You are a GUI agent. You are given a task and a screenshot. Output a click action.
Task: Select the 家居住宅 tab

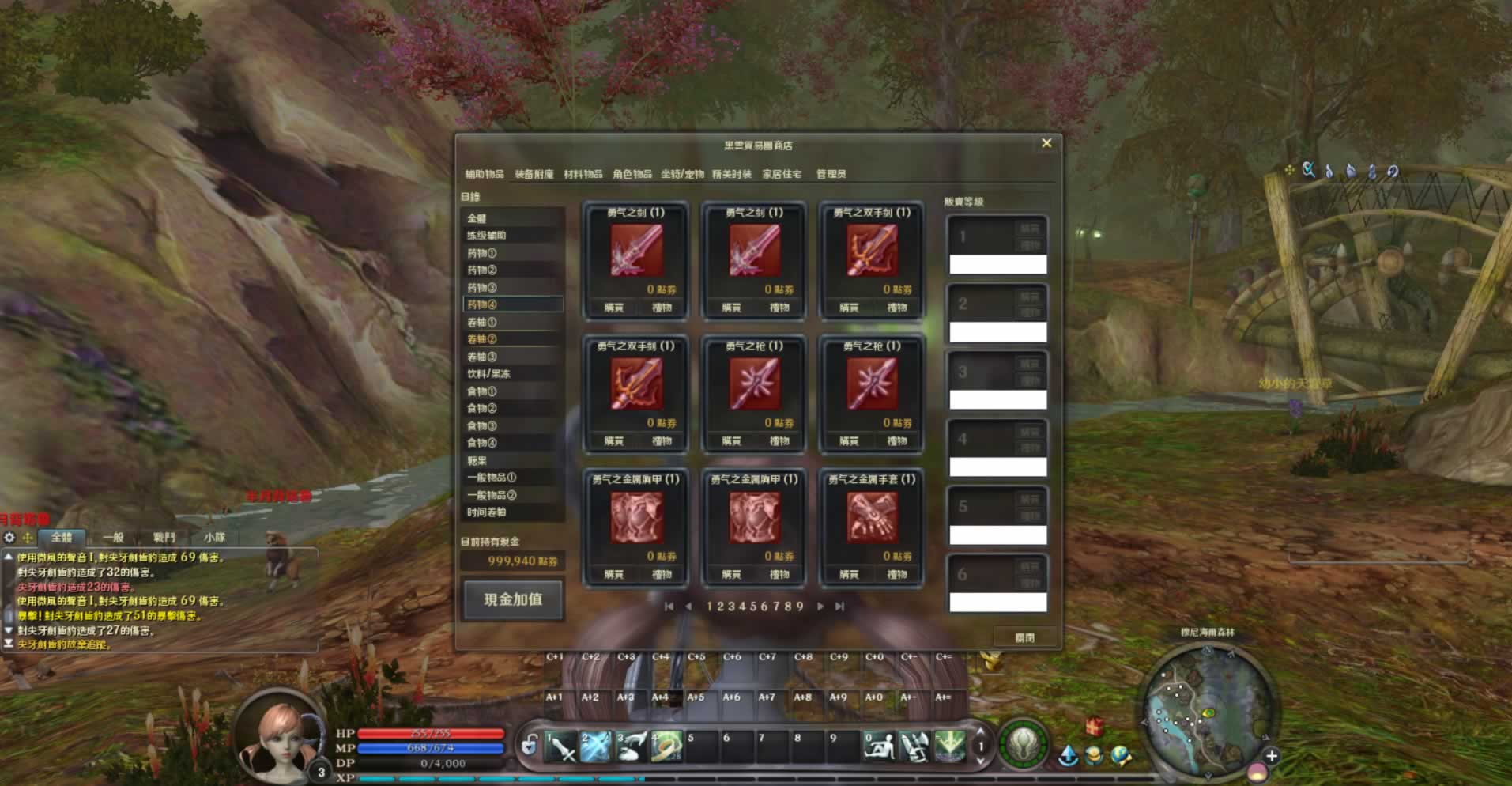(x=782, y=174)
